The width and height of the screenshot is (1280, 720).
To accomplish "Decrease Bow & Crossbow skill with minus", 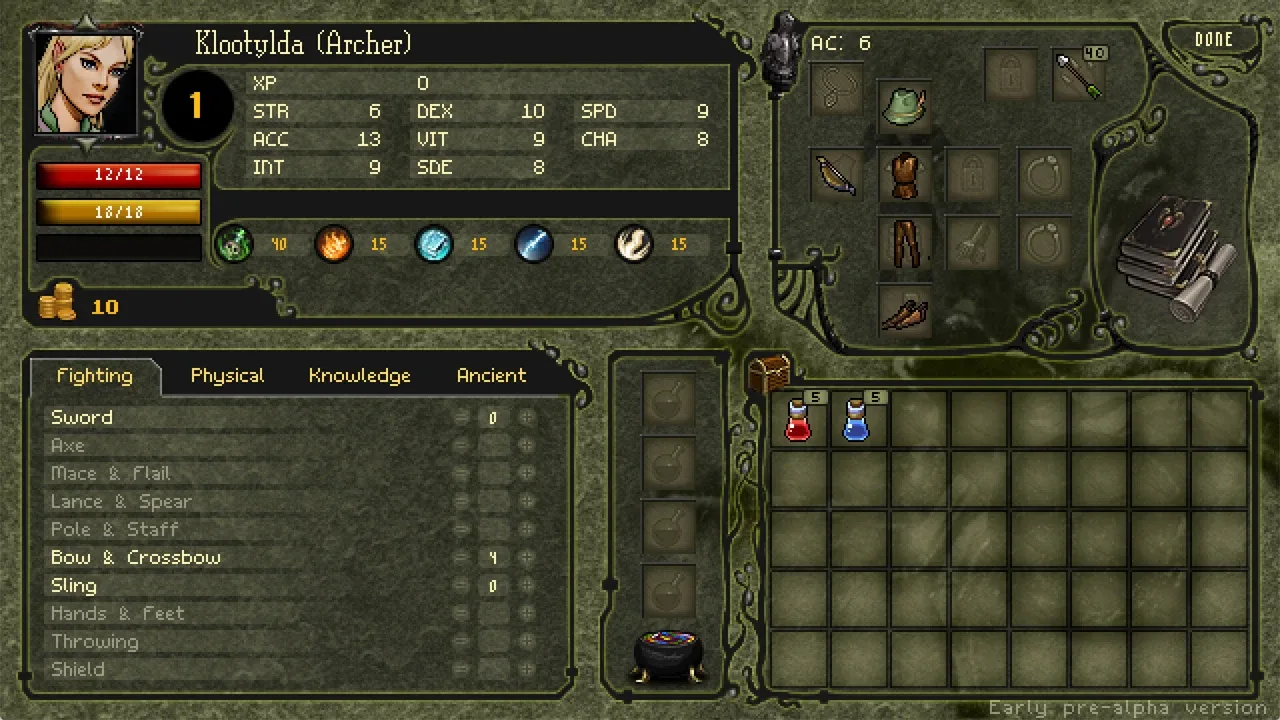I will tap(461, 558).
